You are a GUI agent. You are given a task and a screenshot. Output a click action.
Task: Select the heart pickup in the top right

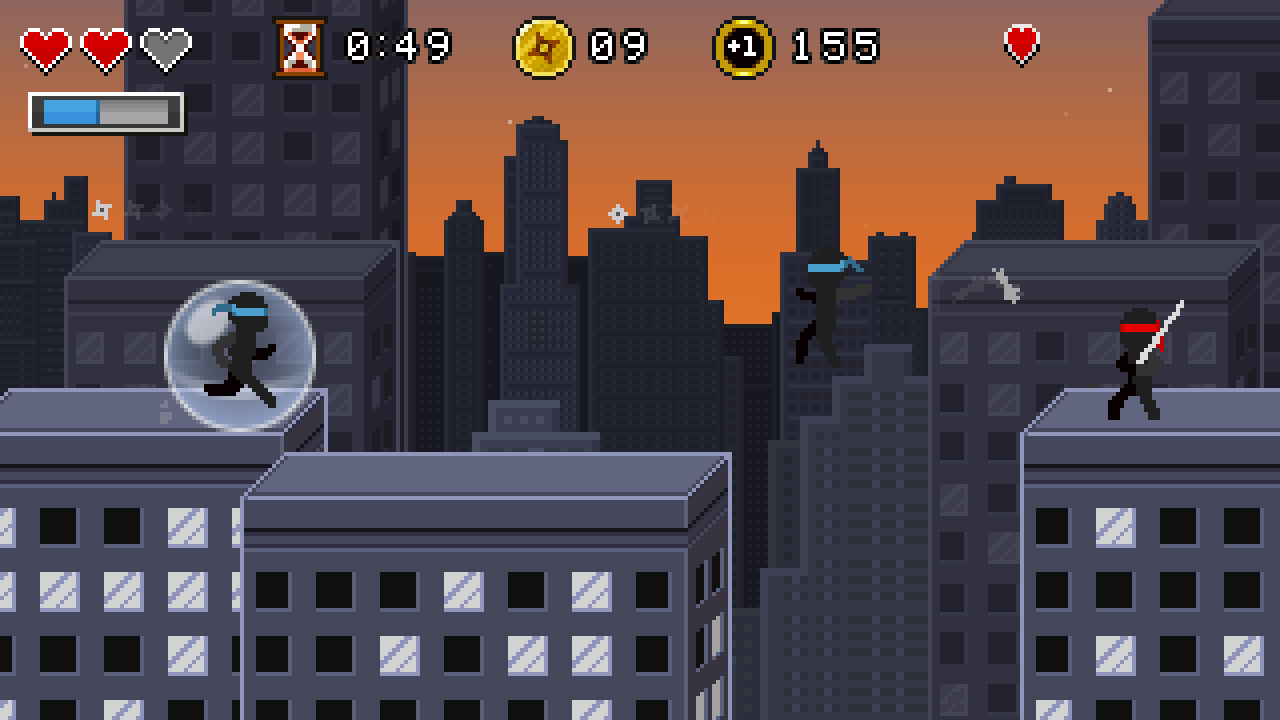(1020, 44)
